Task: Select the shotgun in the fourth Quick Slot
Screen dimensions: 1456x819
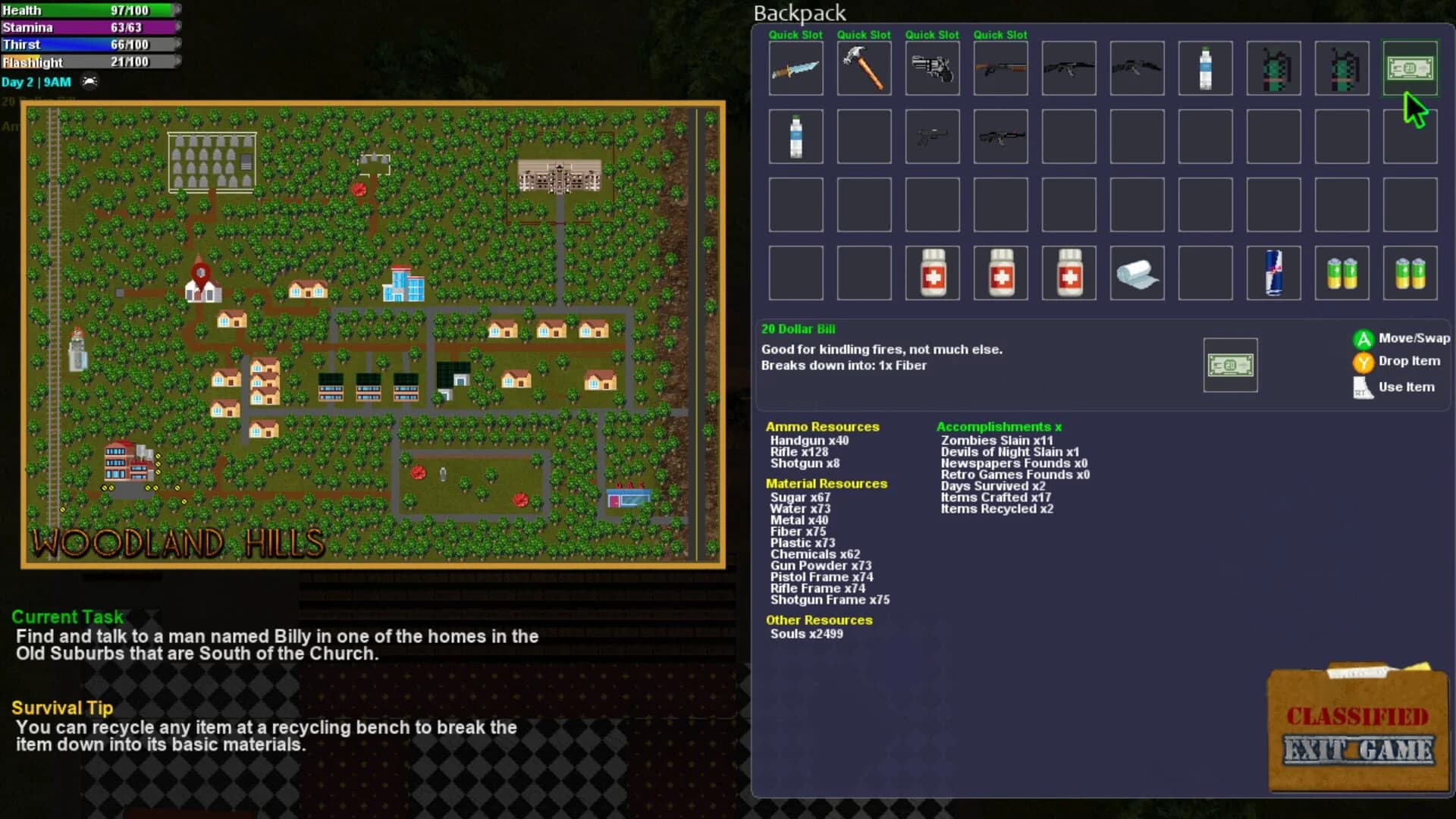Action: pos(1000,68)
